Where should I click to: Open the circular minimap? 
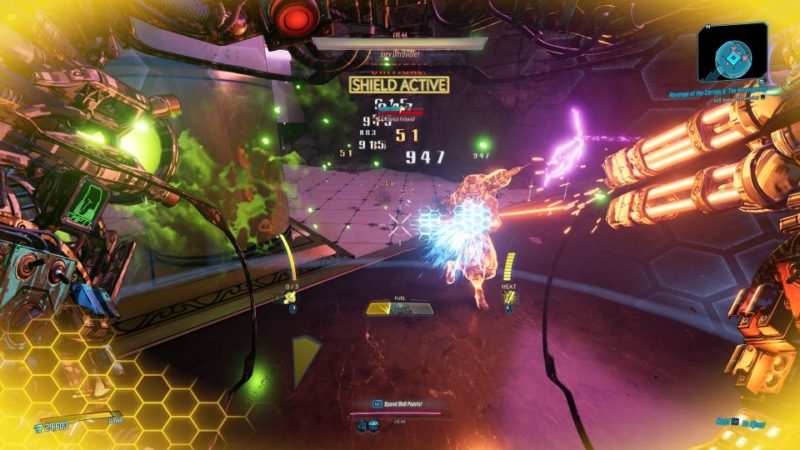(733, 51)
